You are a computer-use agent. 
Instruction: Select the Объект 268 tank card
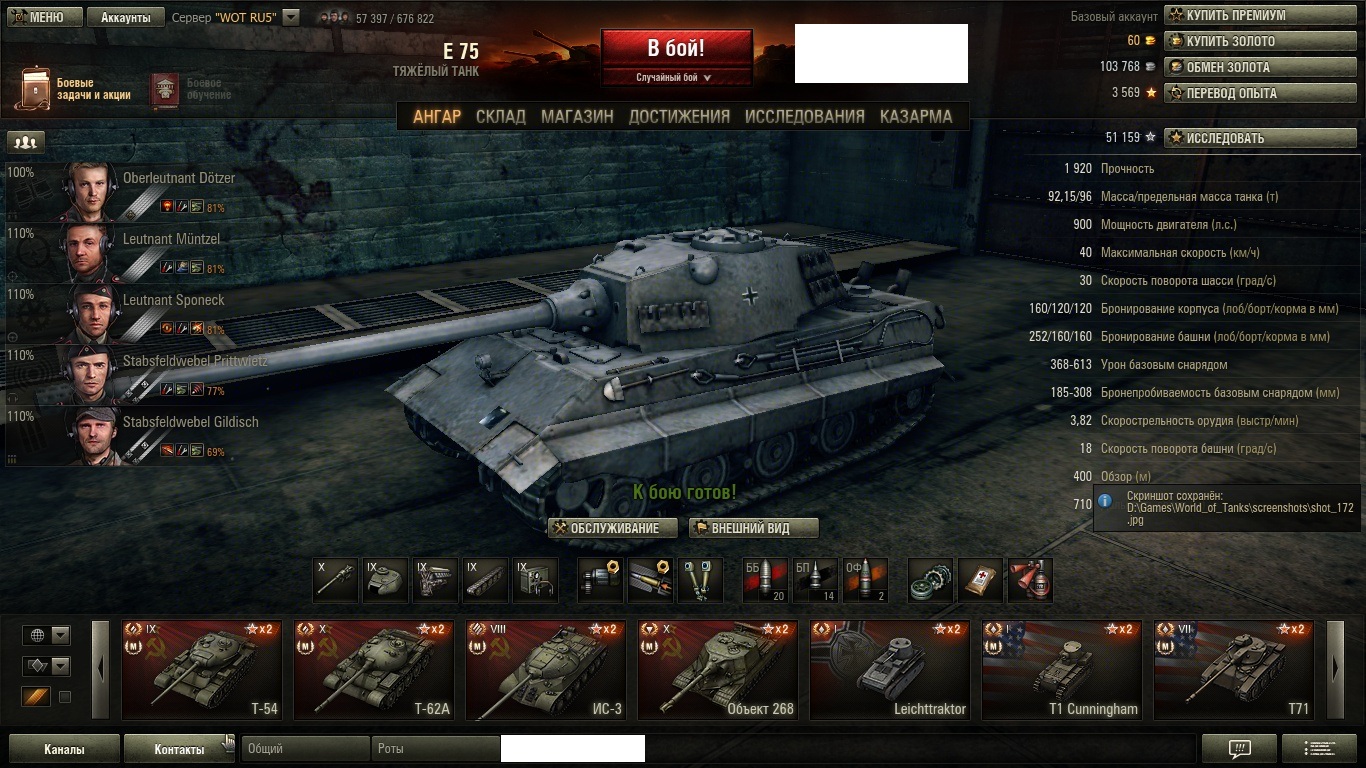tap(718, 670)
